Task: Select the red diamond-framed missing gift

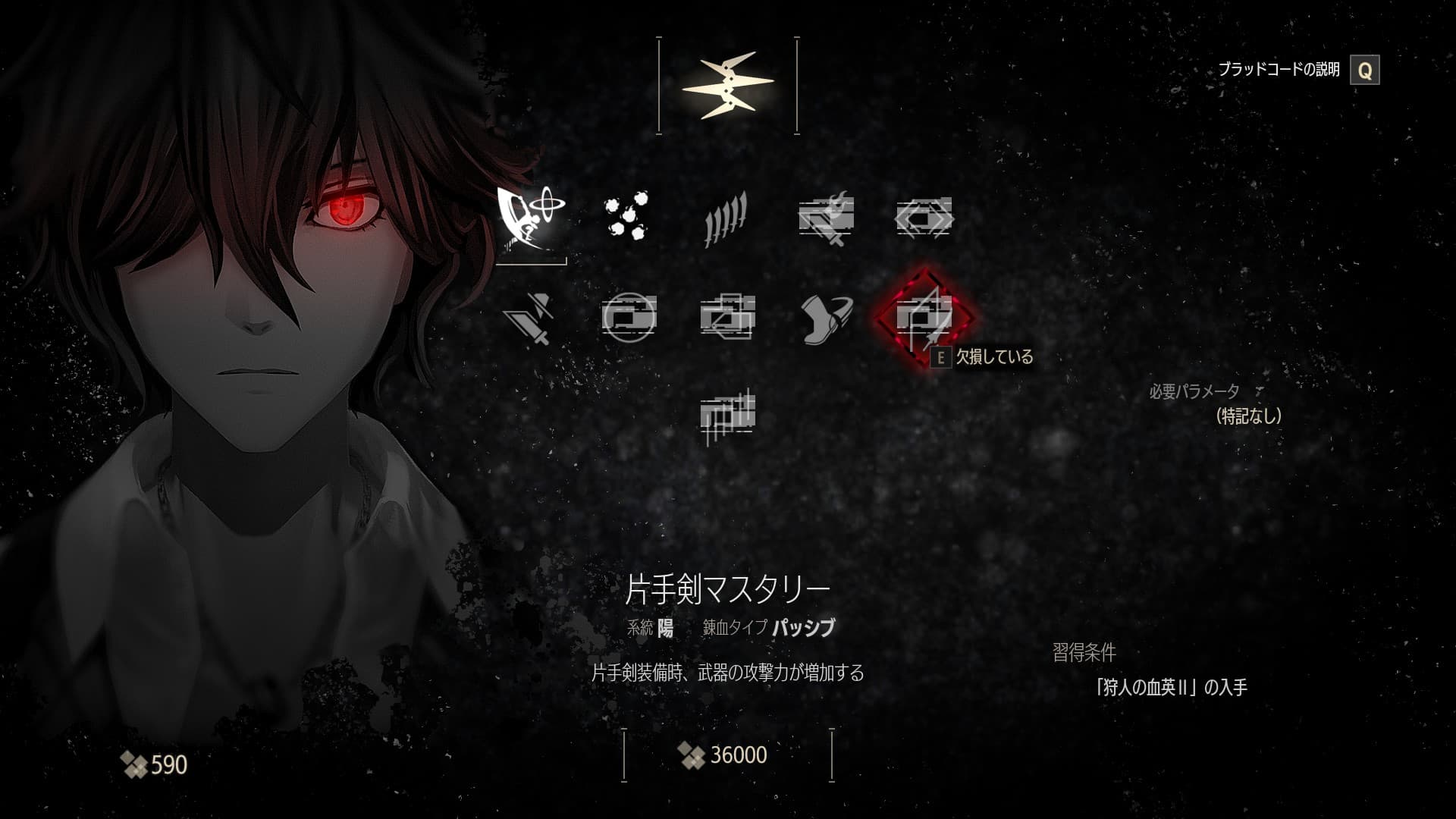Action: (x=924, y=315)
